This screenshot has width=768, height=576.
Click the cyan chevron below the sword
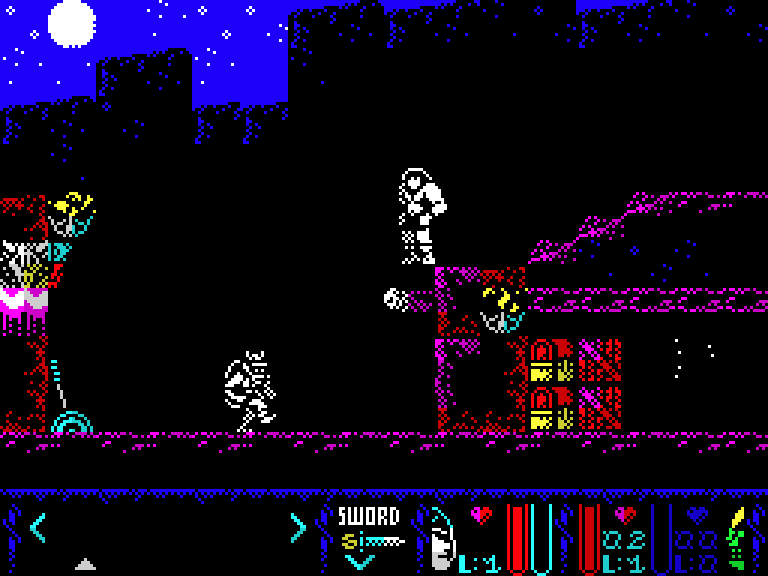[359, 562]
